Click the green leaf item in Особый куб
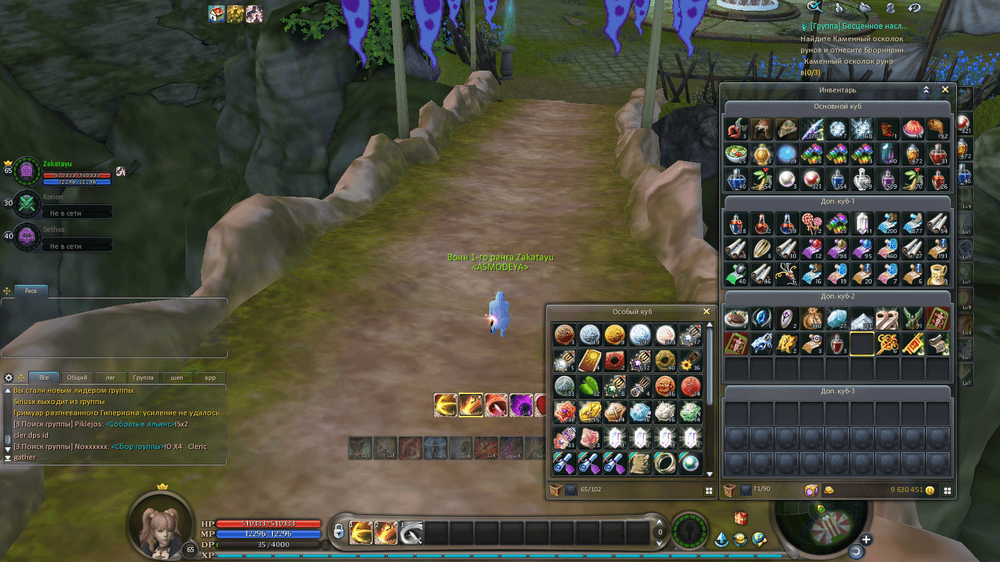Image resolution: width=1000 pixels, height=562 pixels. point(590,386)
